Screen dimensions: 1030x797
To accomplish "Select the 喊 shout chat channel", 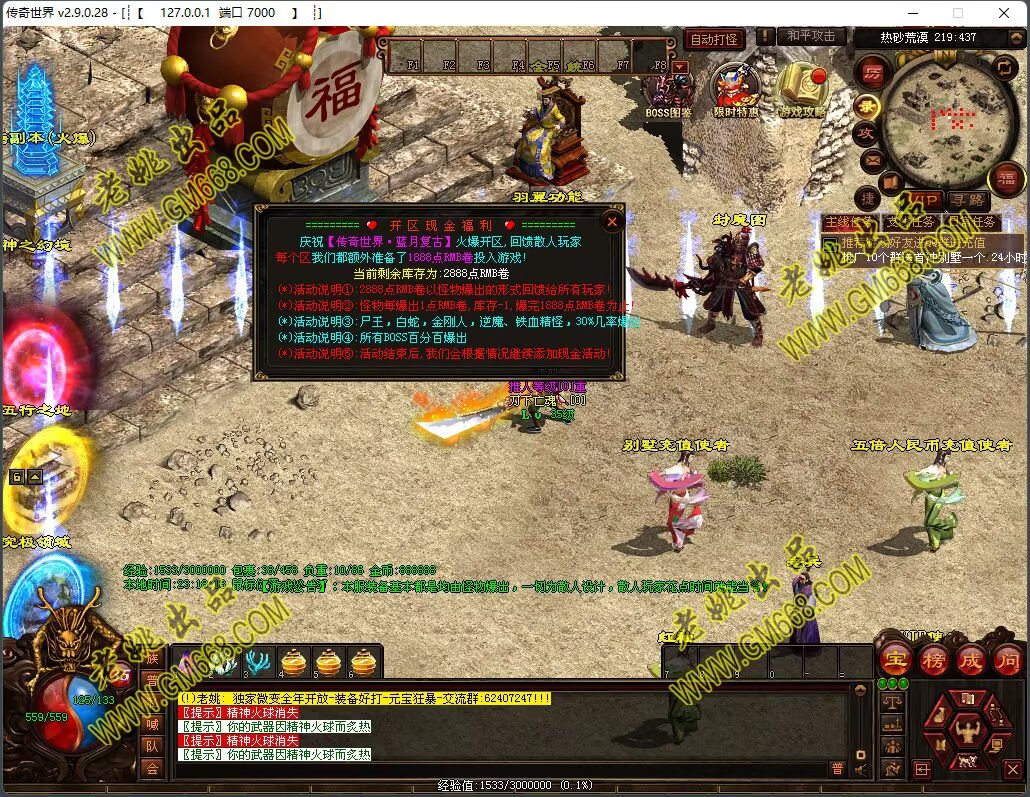I will tap(152, 724).
